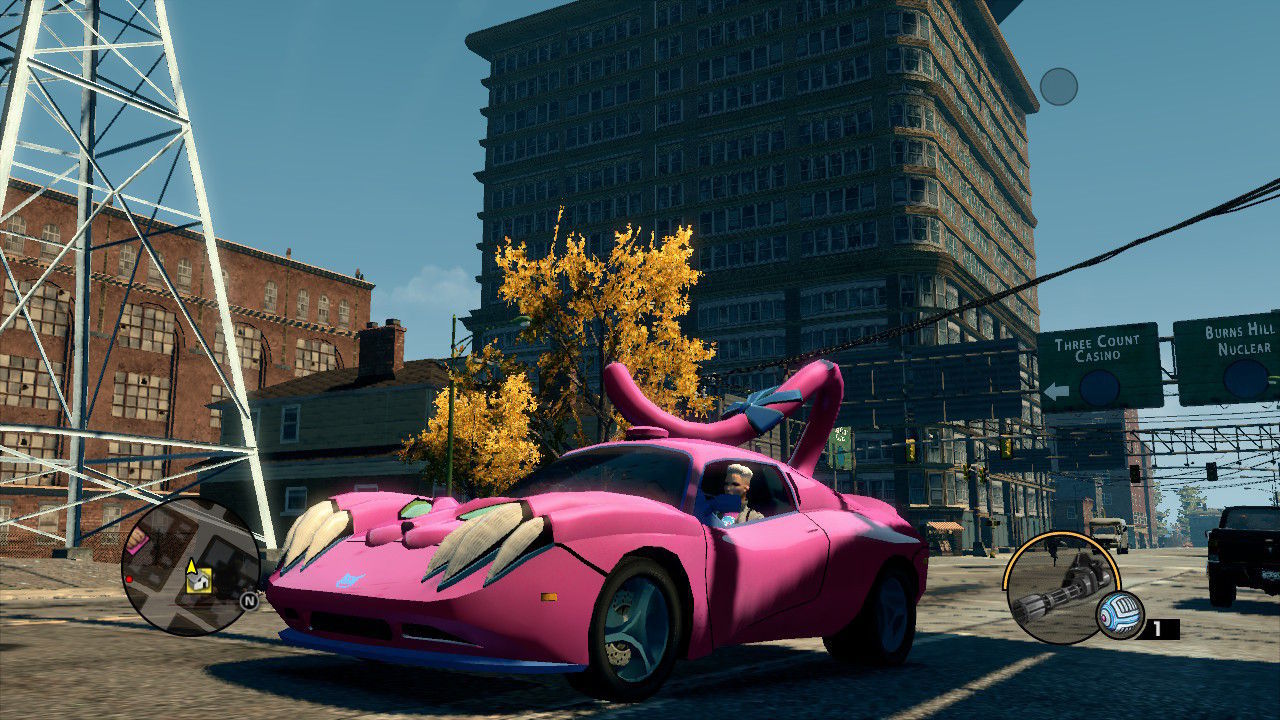The image size is (1280, 720).
Task: Choose the blue striped grenade icon
Action: click(1120, 614)
